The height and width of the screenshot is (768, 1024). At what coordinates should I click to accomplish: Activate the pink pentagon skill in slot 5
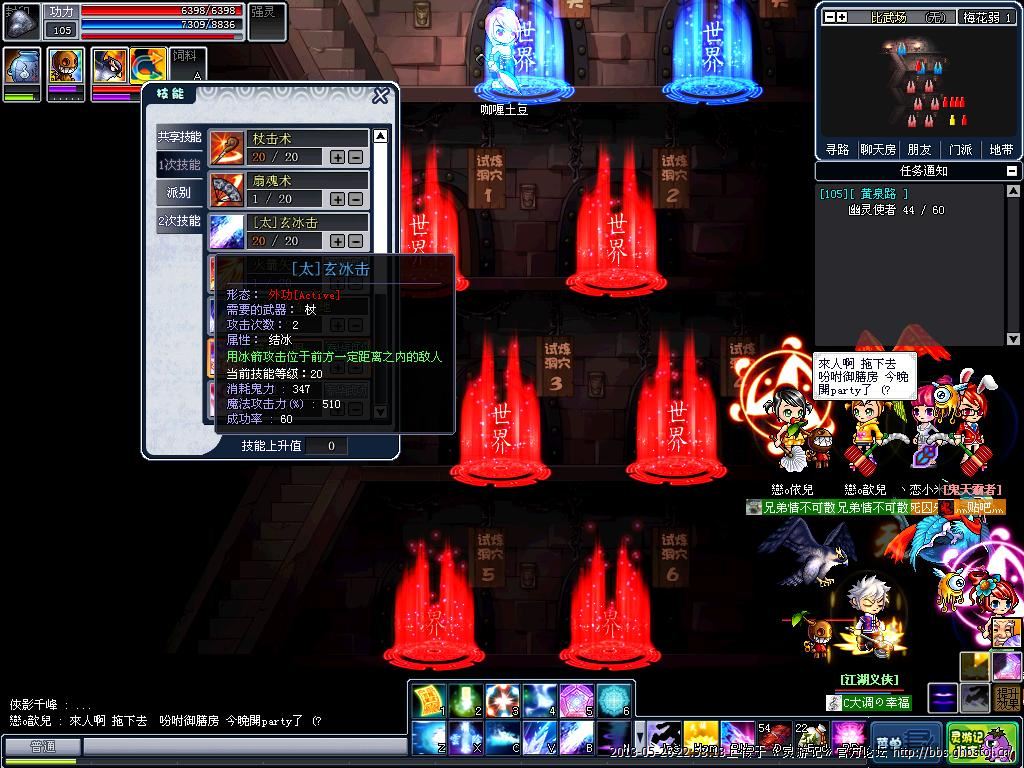point(577,701)
